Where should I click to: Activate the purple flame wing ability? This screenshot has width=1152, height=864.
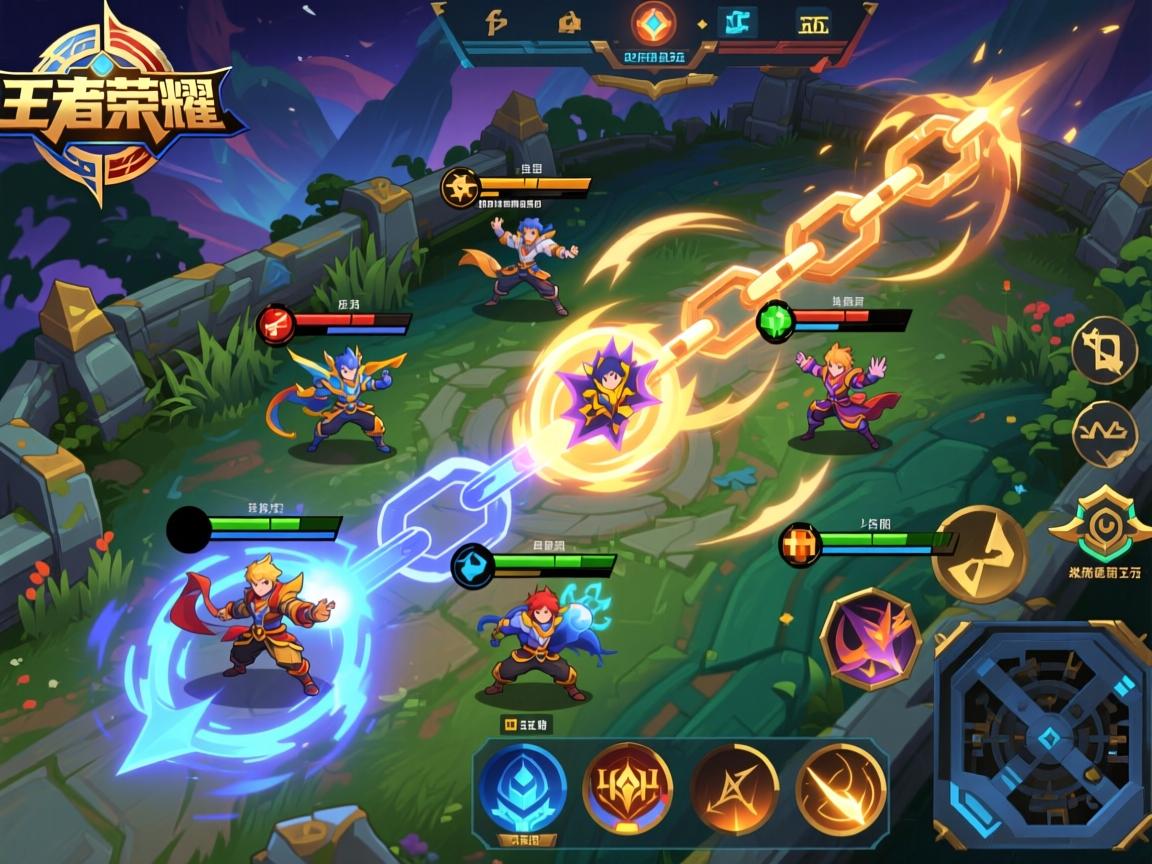coord(870,638)
